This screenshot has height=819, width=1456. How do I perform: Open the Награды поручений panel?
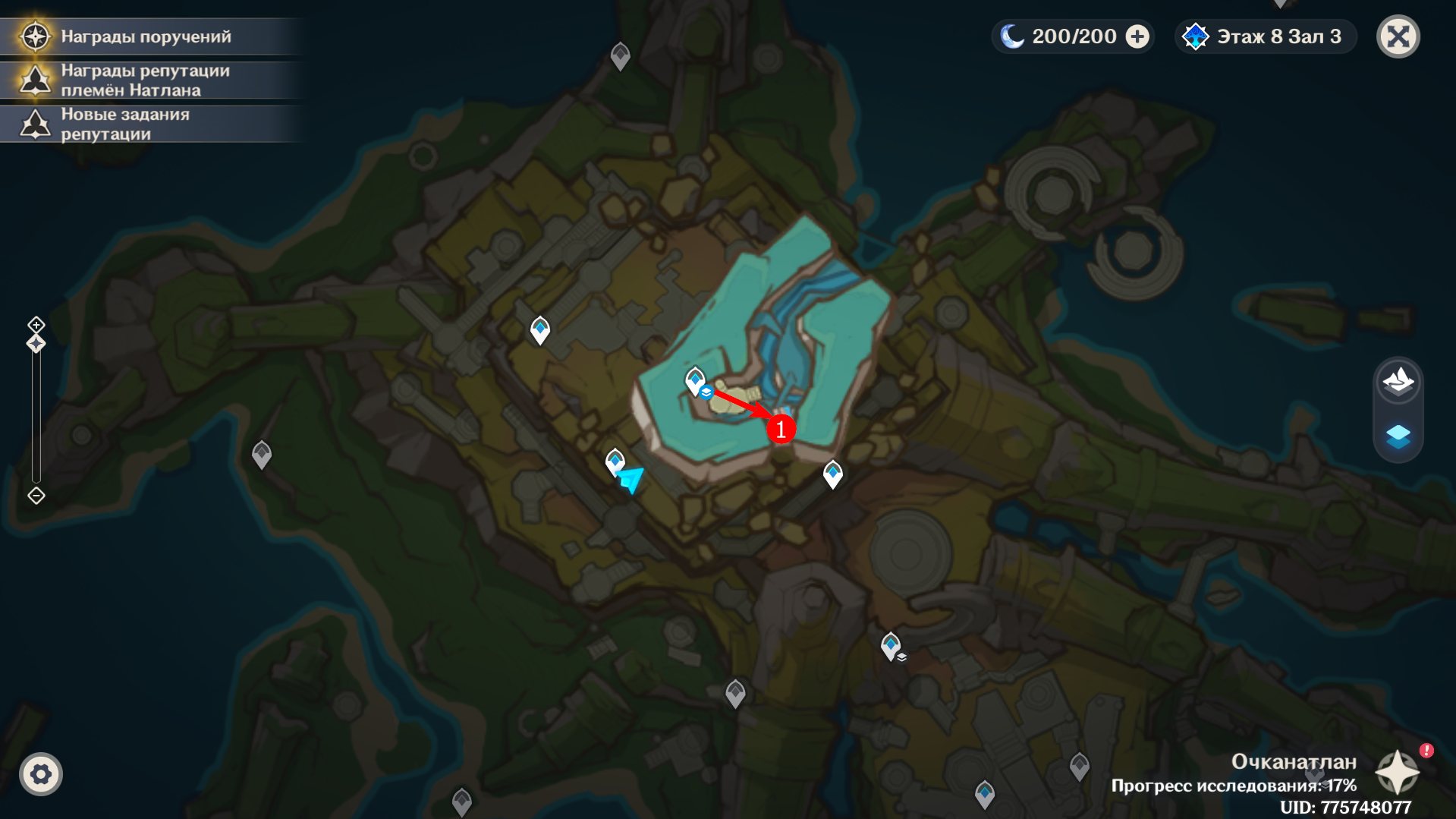coord(144,36)
